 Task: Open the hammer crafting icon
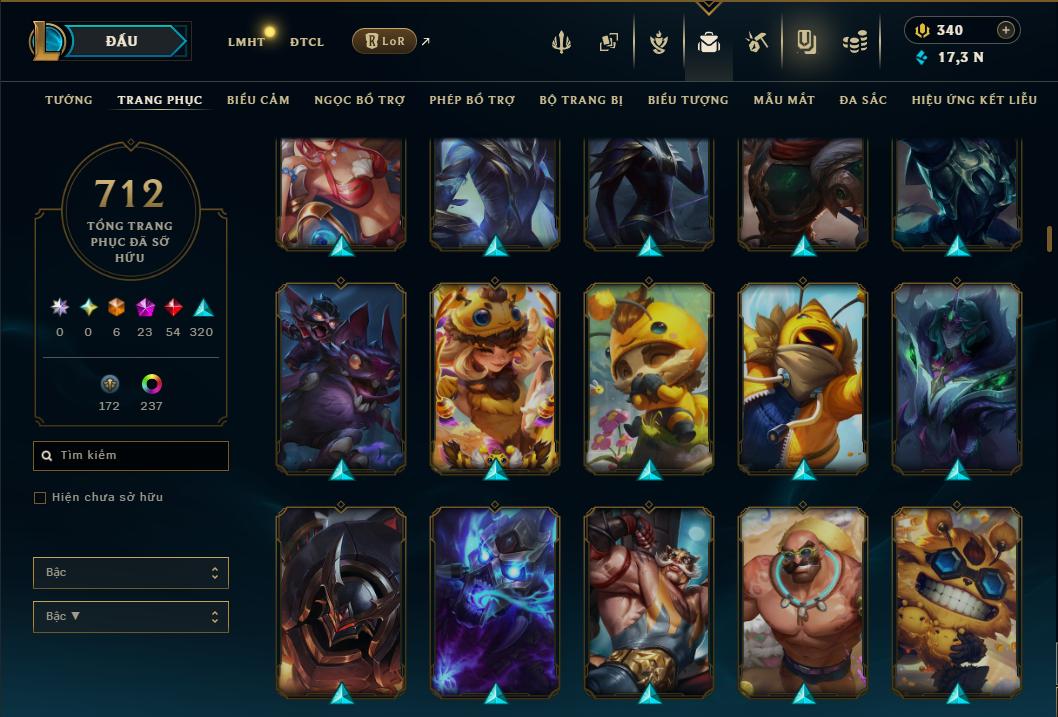point(756,42)
